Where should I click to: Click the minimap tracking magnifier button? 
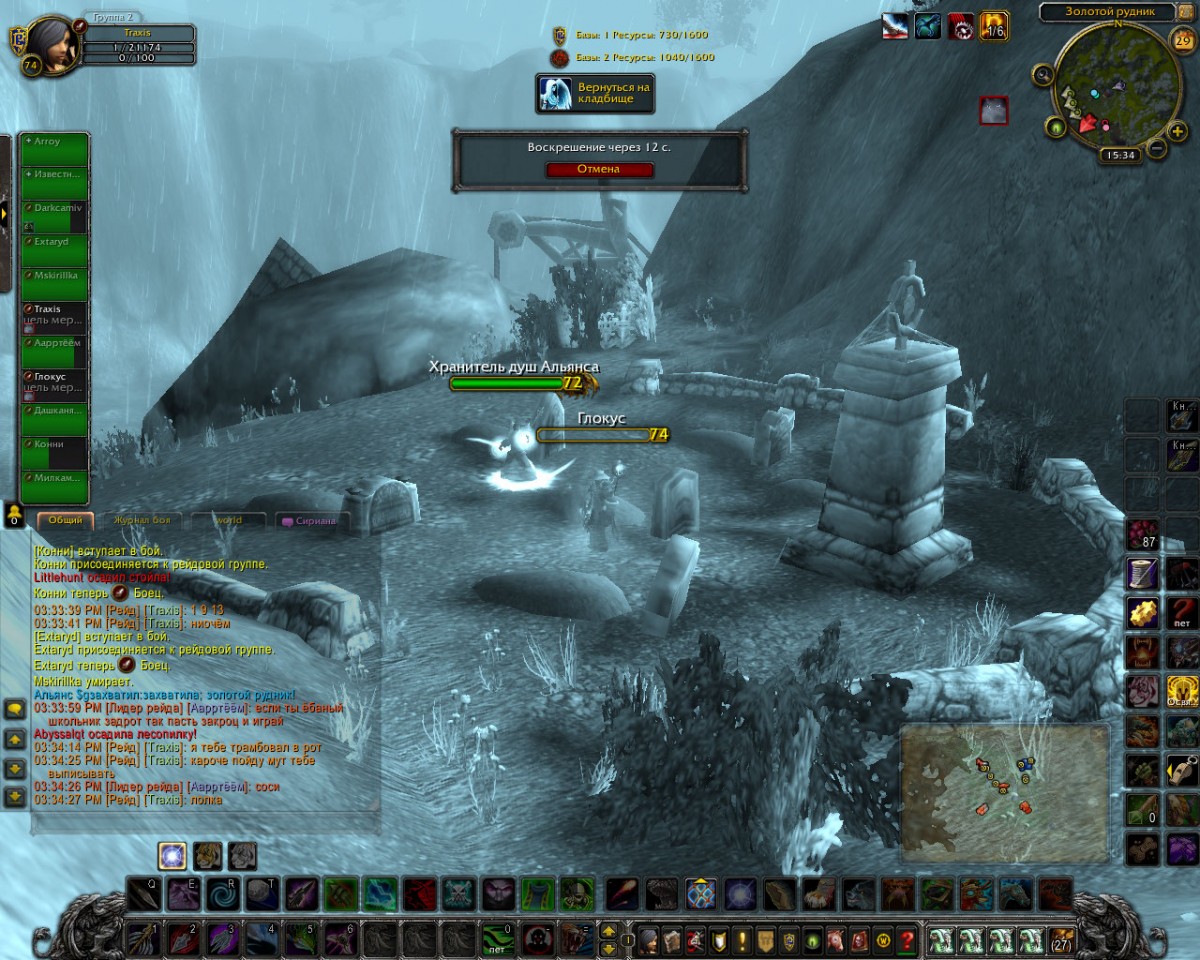point(1044,74)
